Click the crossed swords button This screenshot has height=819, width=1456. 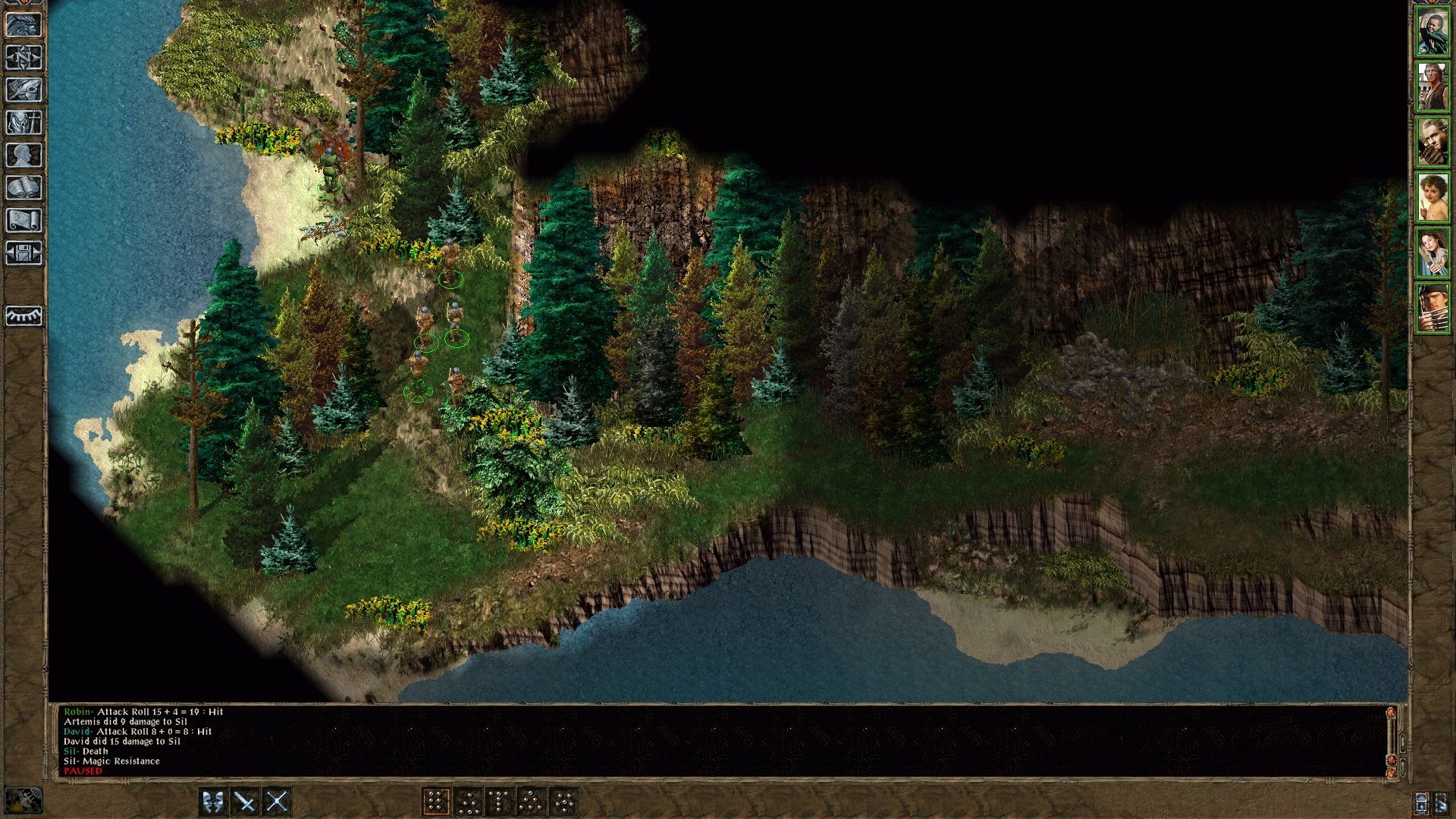pyautogui.click(x=278, y=802)
